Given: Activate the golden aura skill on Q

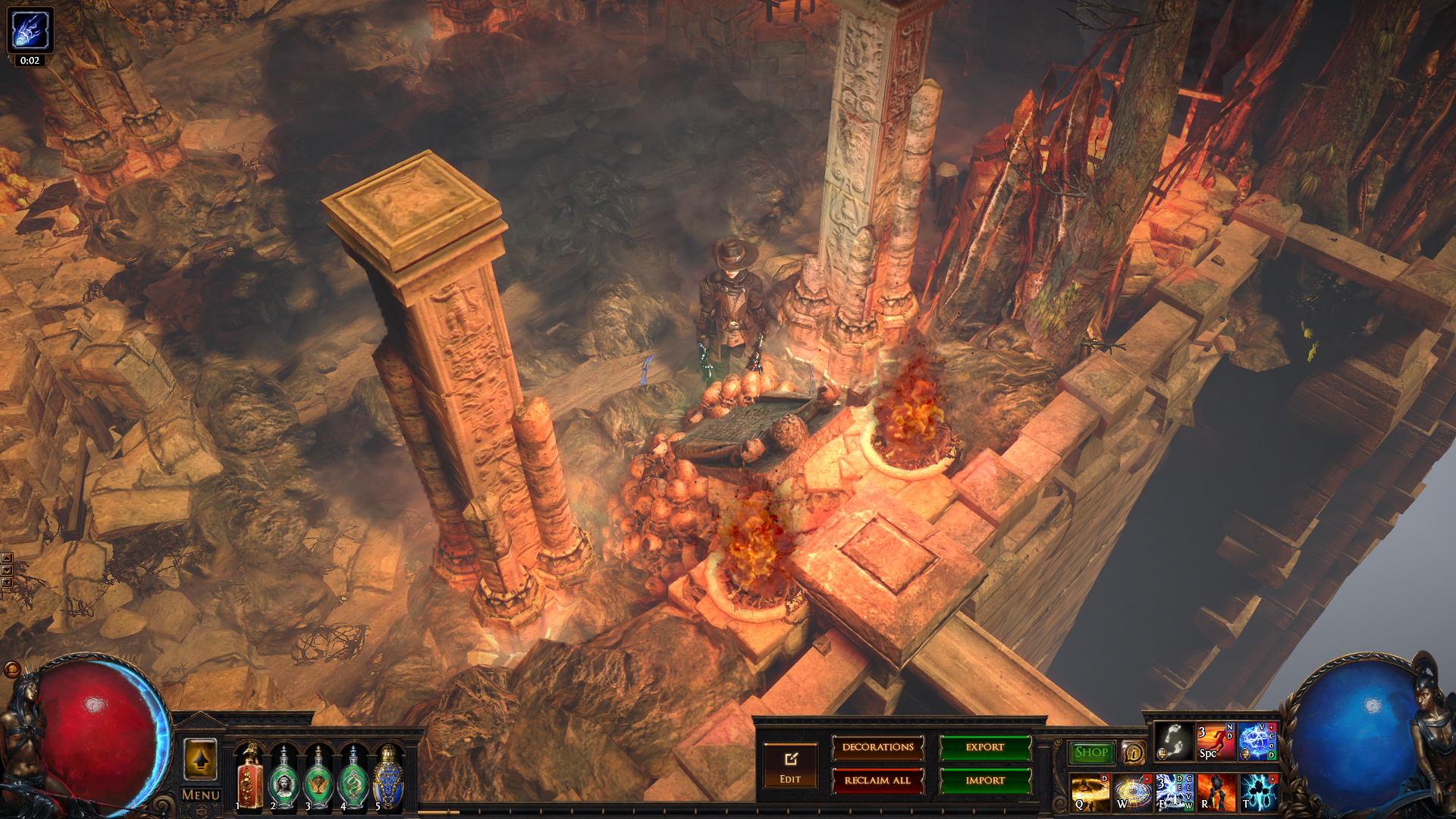Looking at the screenshot, I should pyautogui.click(x=1090, y=792).
